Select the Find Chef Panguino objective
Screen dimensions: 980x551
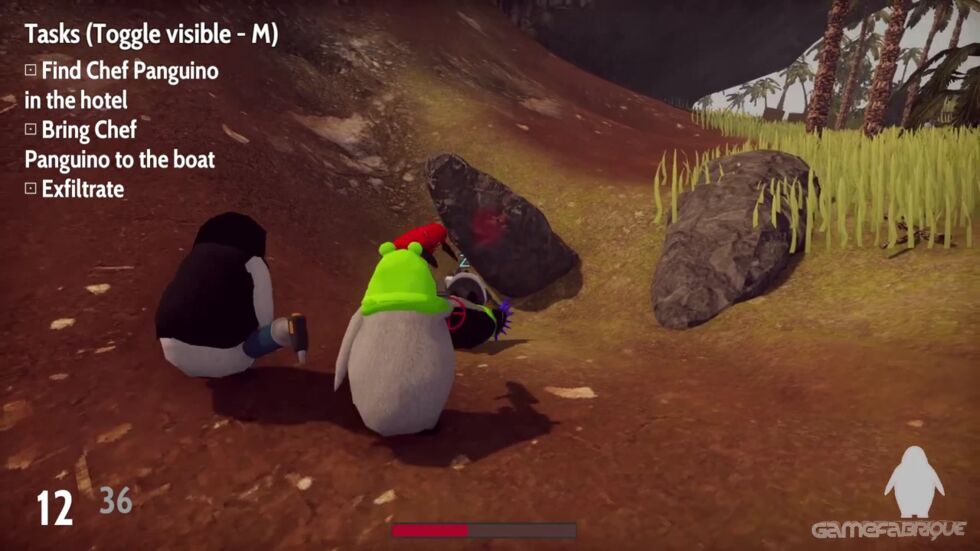[121, 85]
